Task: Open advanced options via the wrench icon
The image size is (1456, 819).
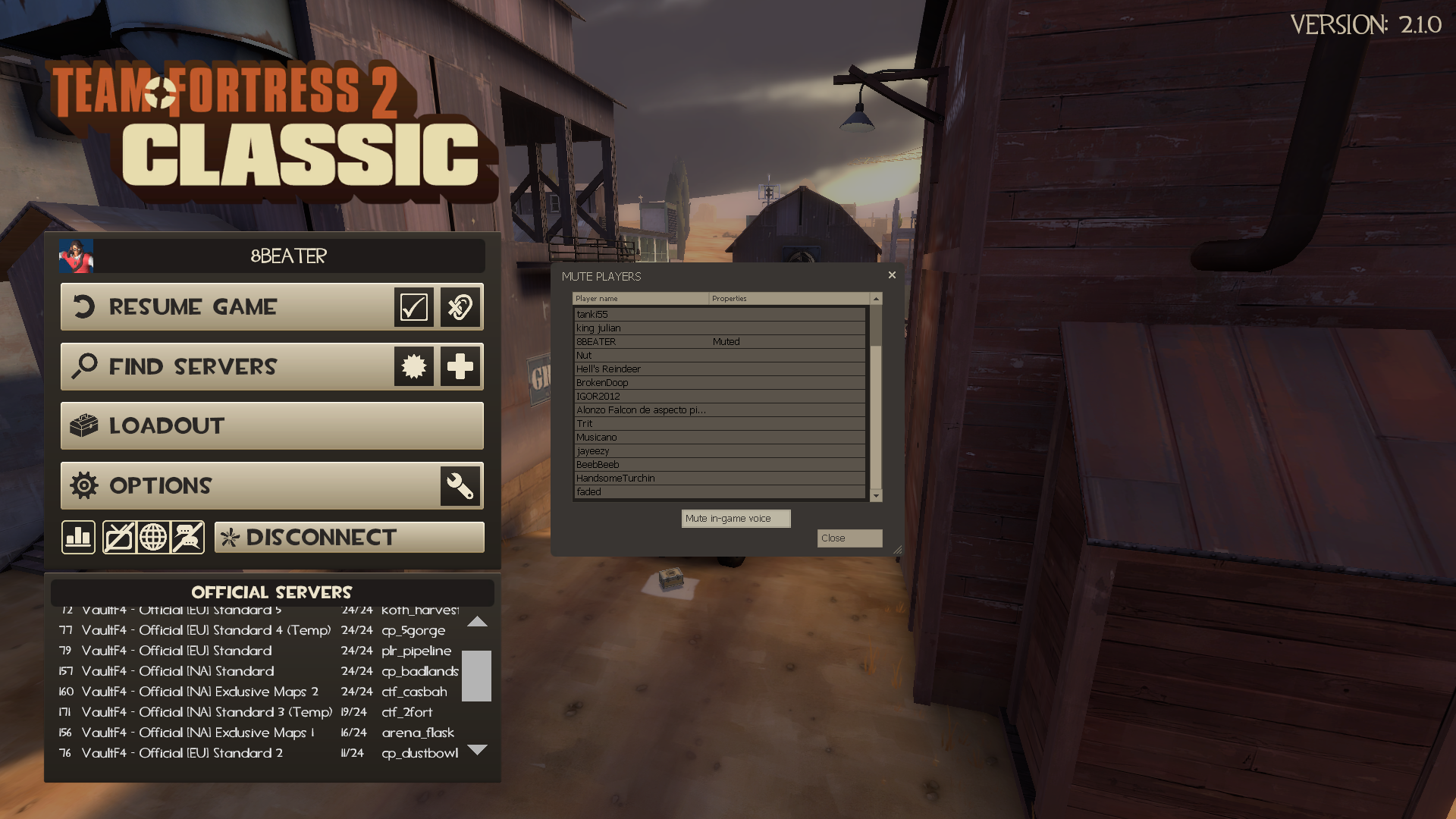Action: (x=459, y=485)
